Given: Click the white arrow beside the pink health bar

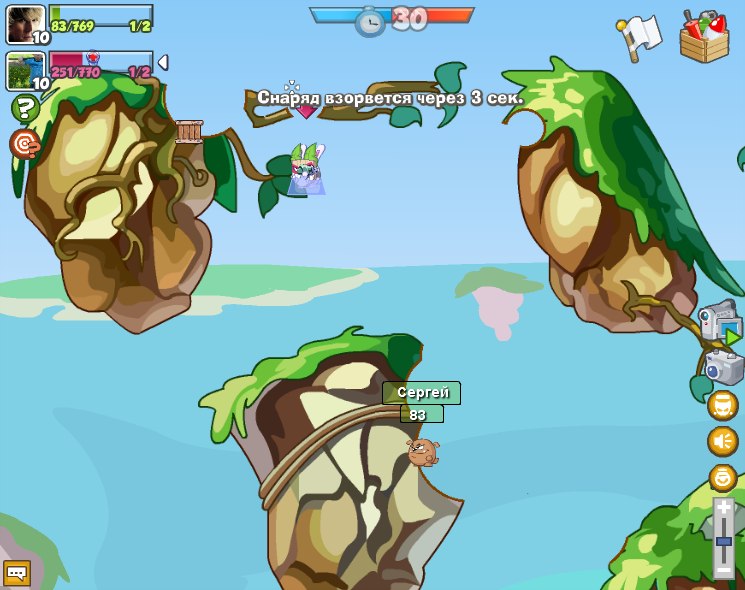Looking at the screenshot, I should 163,62.
